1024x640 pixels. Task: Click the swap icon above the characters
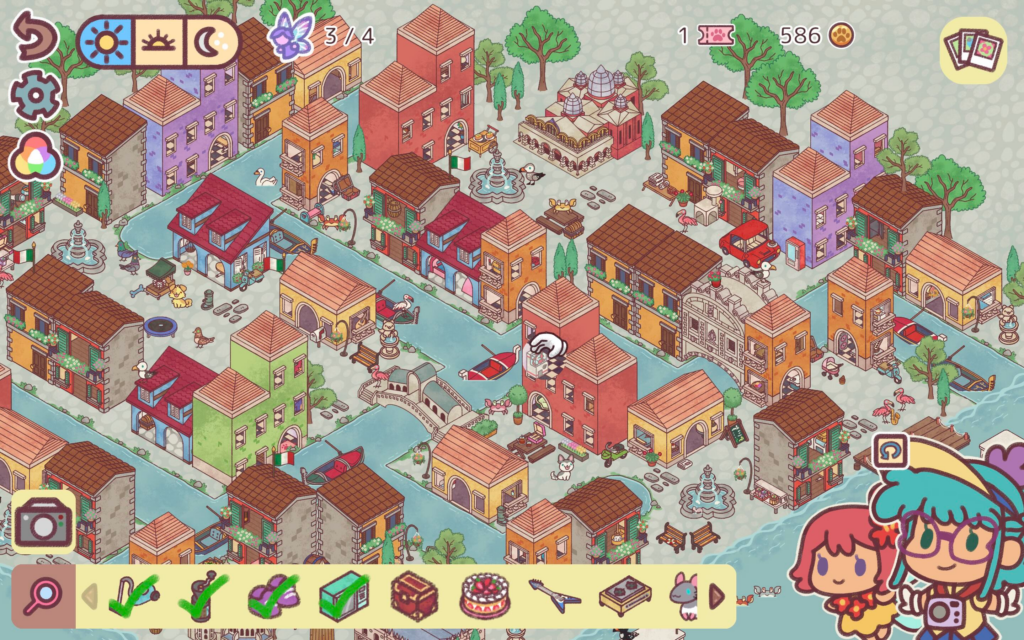pyautogui.click(x=887, y=452)
